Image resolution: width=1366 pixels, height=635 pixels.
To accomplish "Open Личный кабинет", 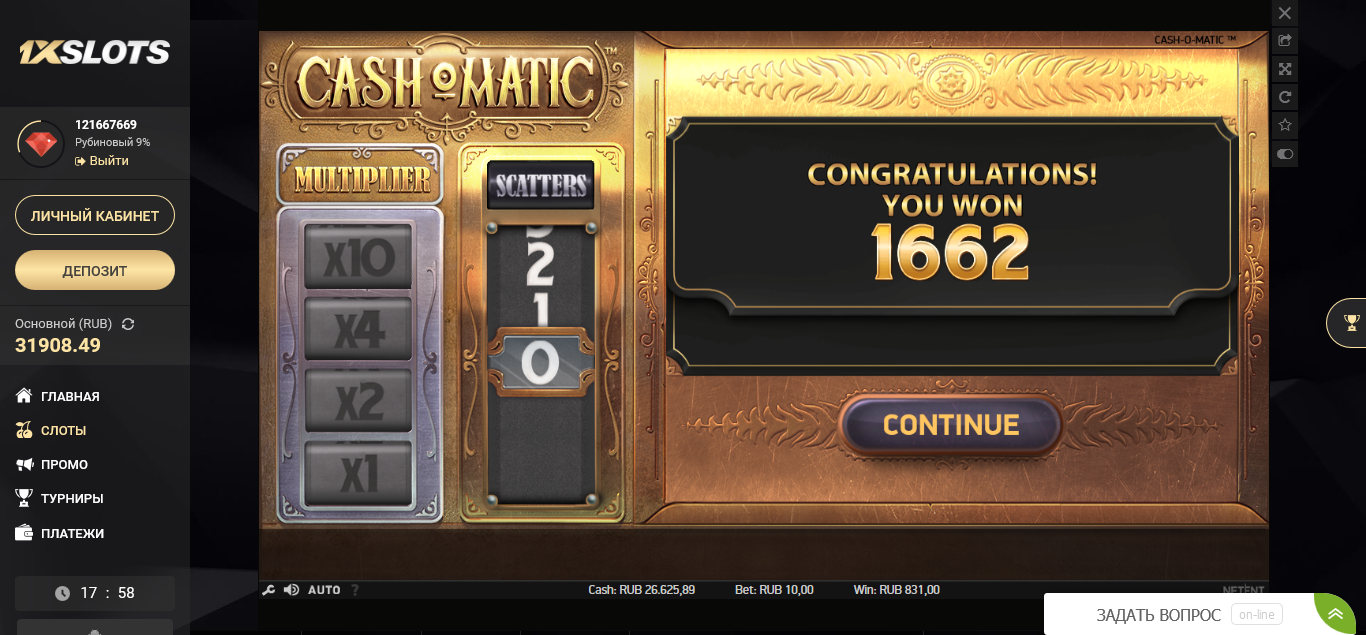I will pos(95,215).
